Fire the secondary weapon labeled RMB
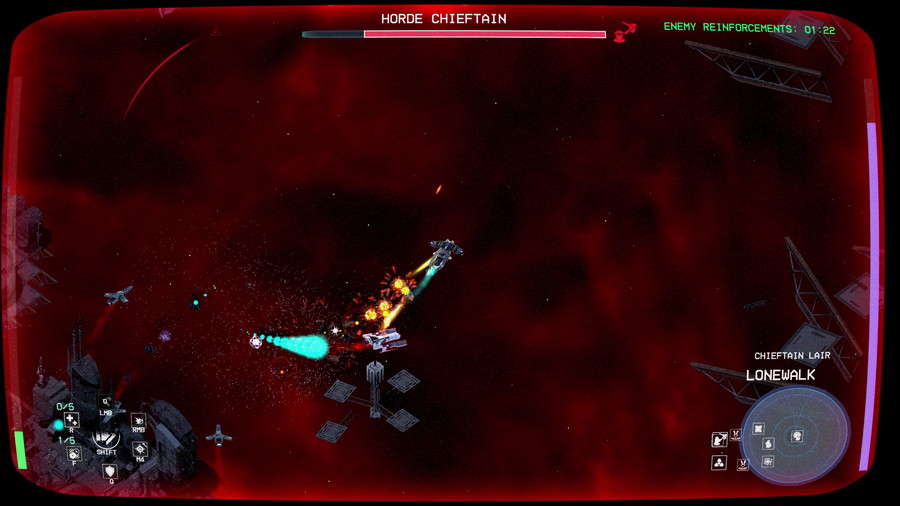Screen dimensions: 900x506 click(138, 421)
